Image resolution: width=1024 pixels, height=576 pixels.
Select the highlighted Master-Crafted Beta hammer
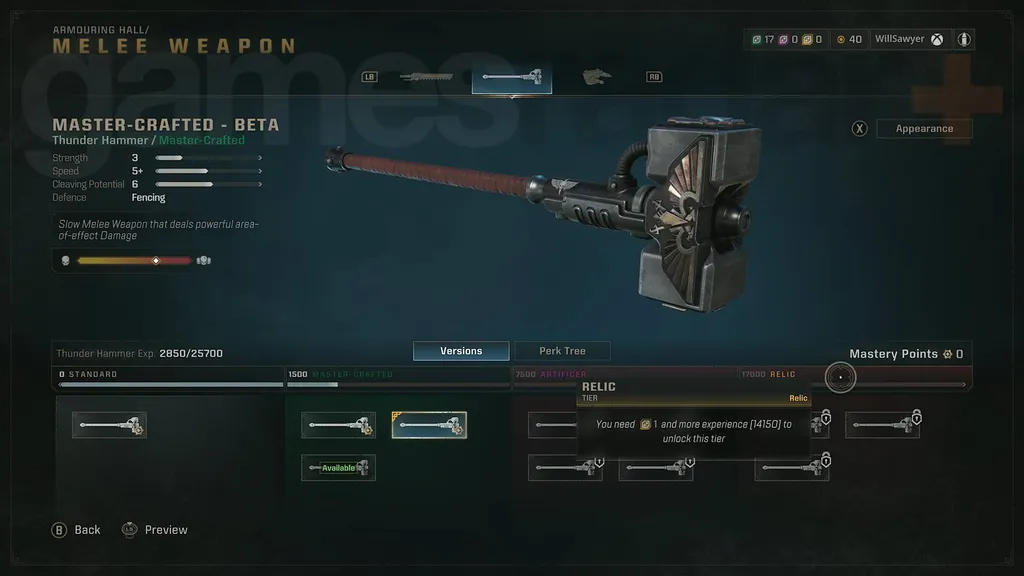(x=428, y=425)
